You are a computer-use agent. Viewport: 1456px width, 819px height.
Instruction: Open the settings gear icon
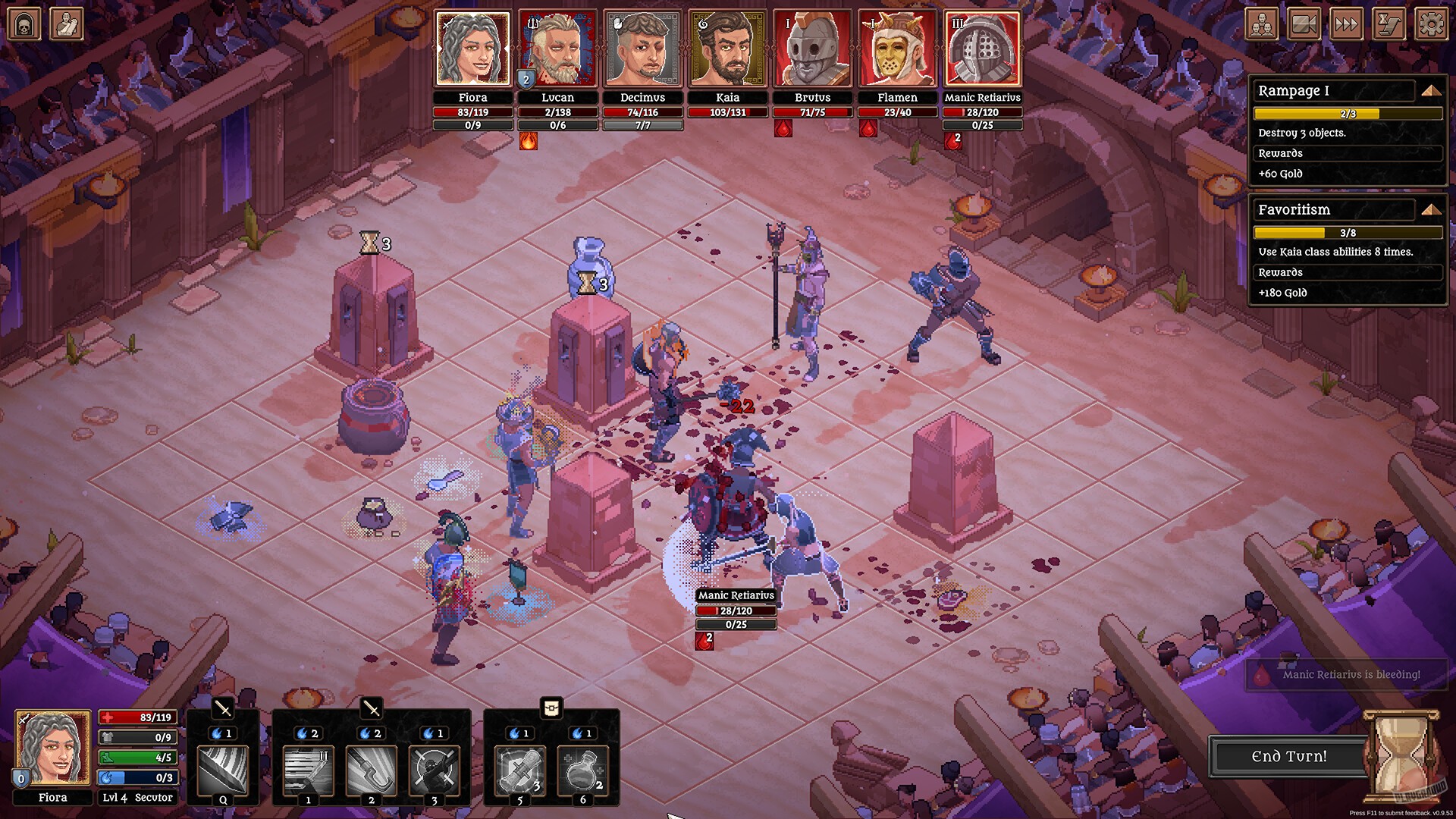point(1431,24)
